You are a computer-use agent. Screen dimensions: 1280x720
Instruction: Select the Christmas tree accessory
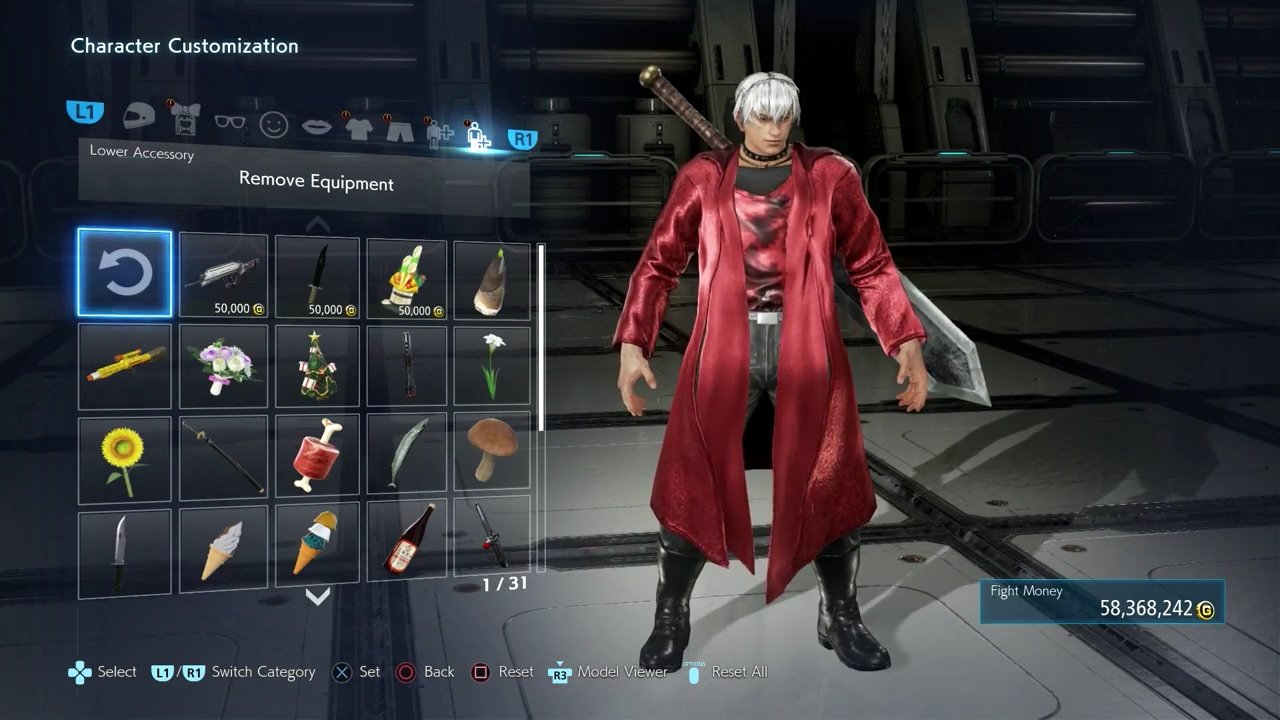point(317,365)
